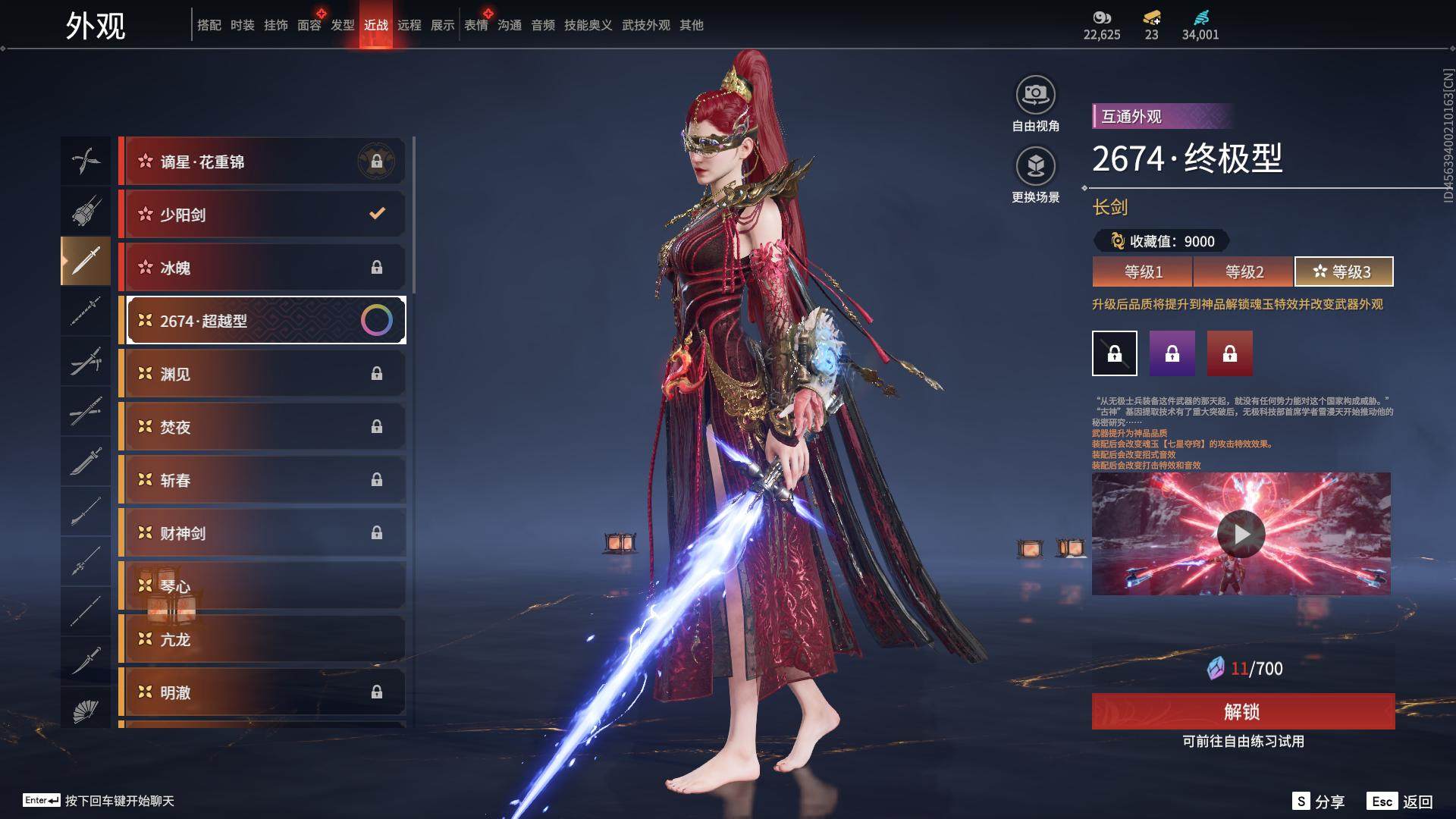The image size is (1456, 819).
Task: Play the weapon effect preview video
Action: [x=1241, y=534]
